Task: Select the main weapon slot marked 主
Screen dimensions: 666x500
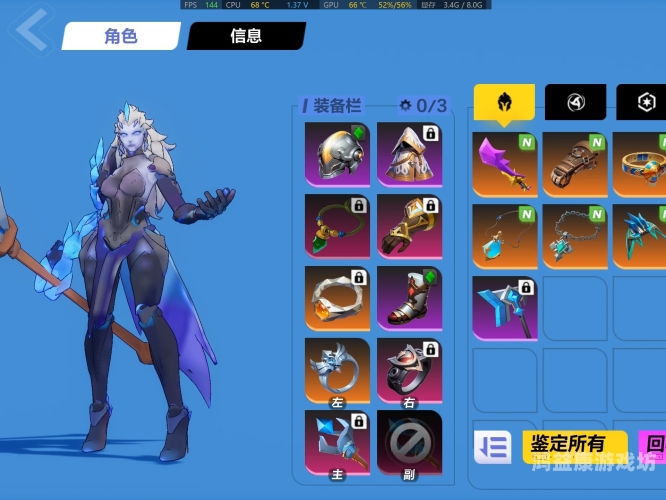Action: click(337, 442)
